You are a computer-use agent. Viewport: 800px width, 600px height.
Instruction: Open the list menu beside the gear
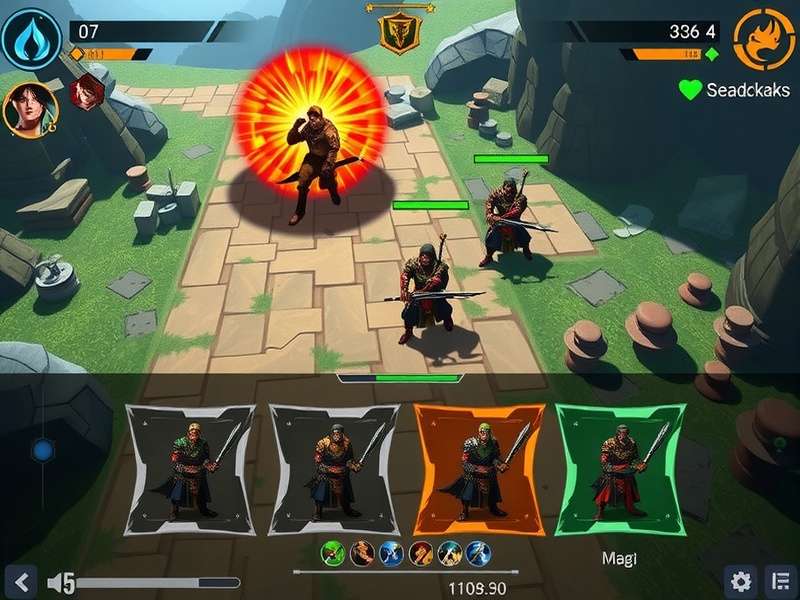(x=777, y=581)
